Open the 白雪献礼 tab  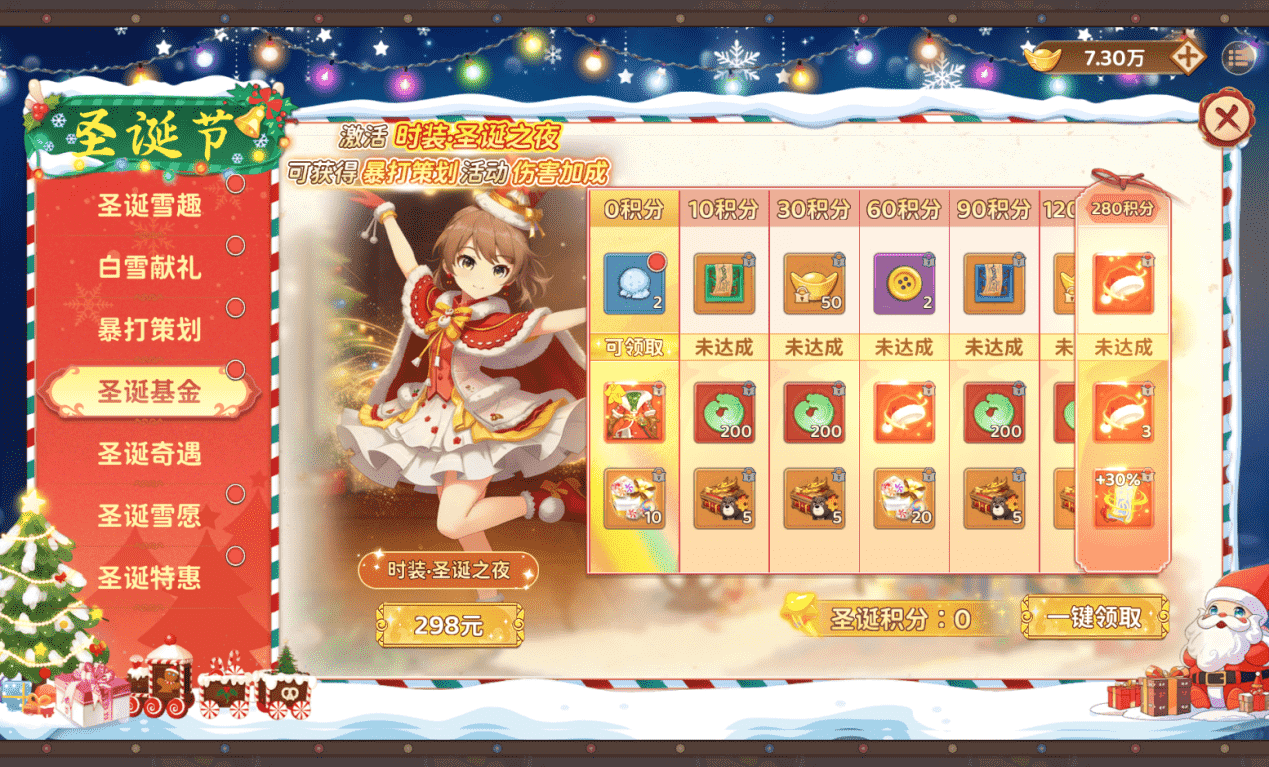point(149,267)
